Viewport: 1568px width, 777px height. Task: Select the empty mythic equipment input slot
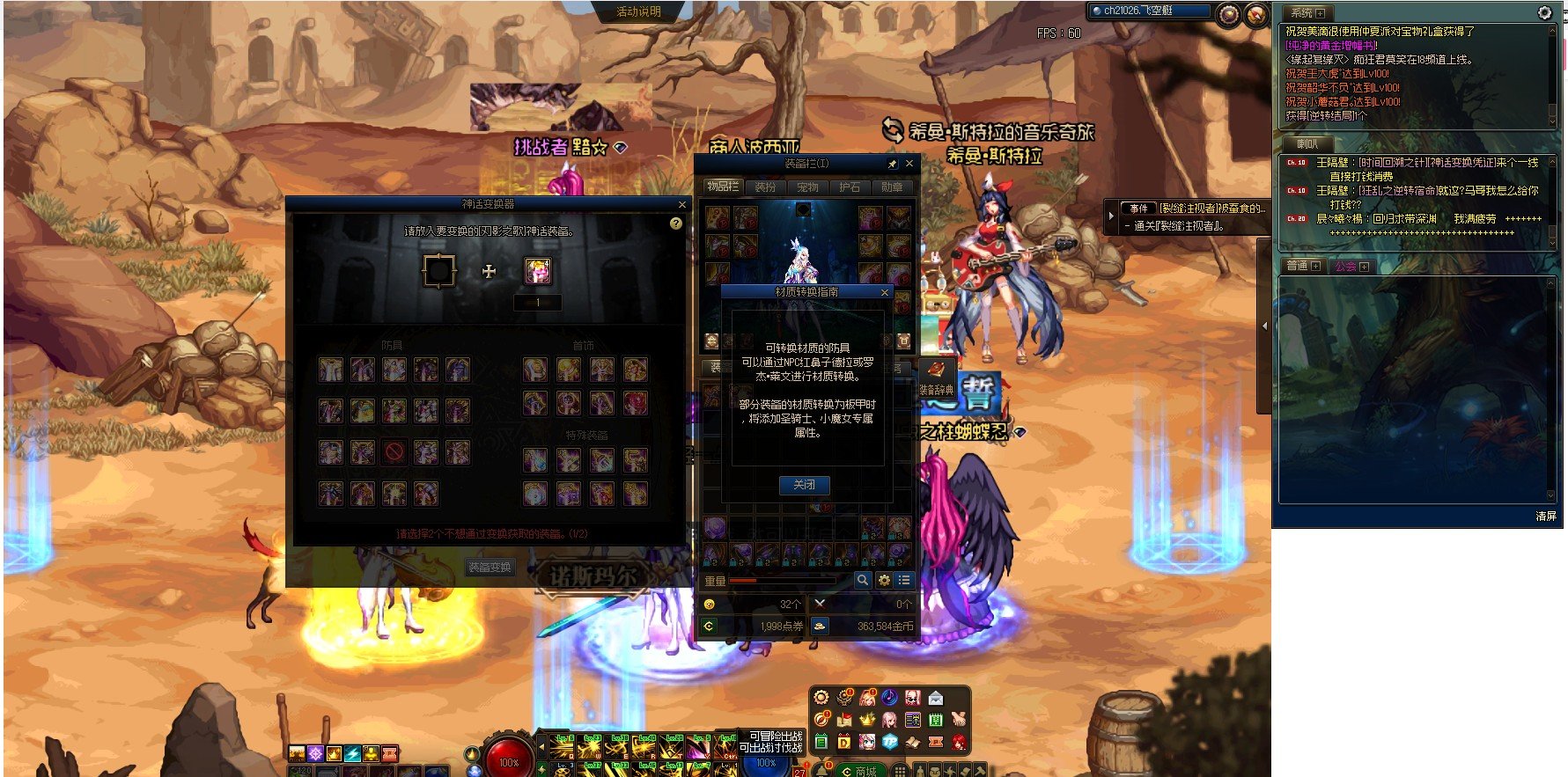438,271
